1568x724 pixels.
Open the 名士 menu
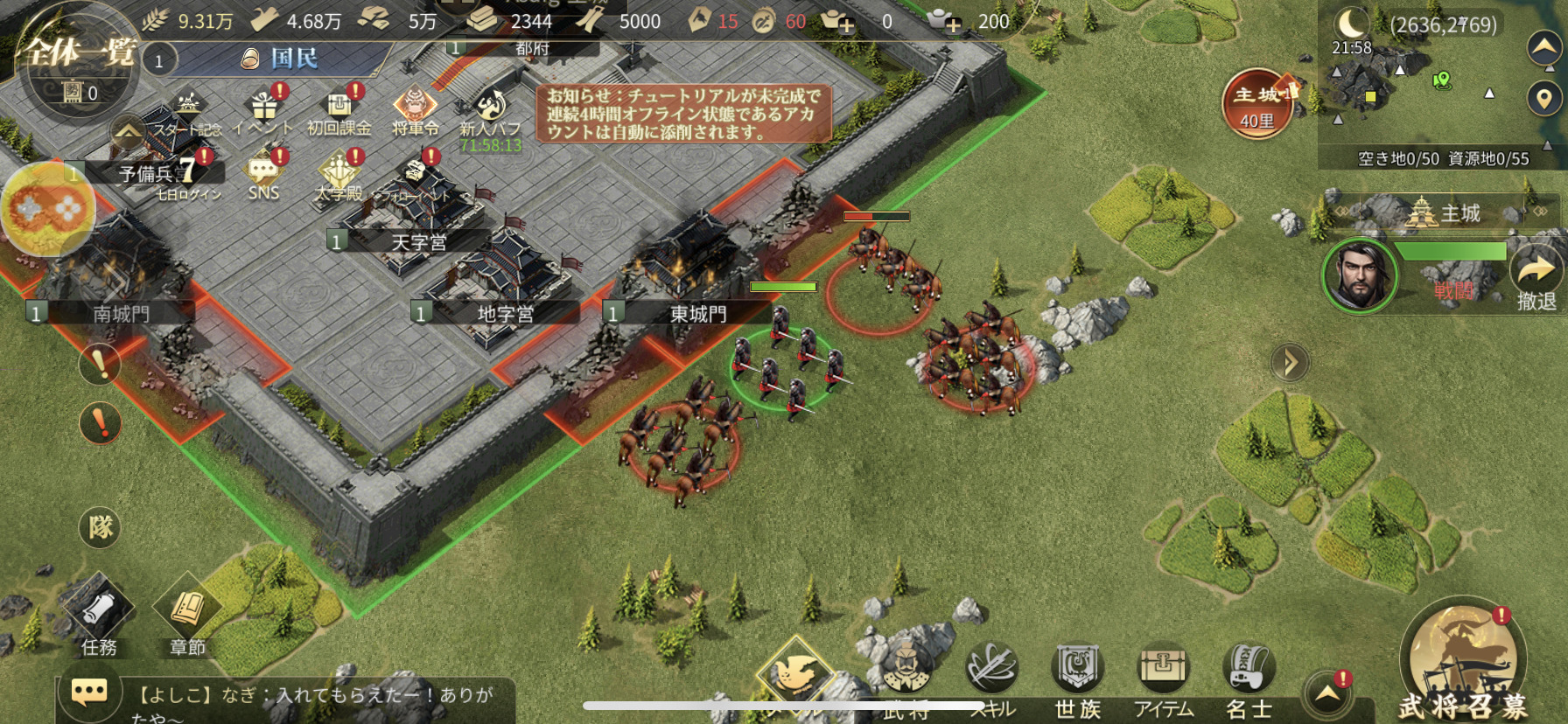1249,680
